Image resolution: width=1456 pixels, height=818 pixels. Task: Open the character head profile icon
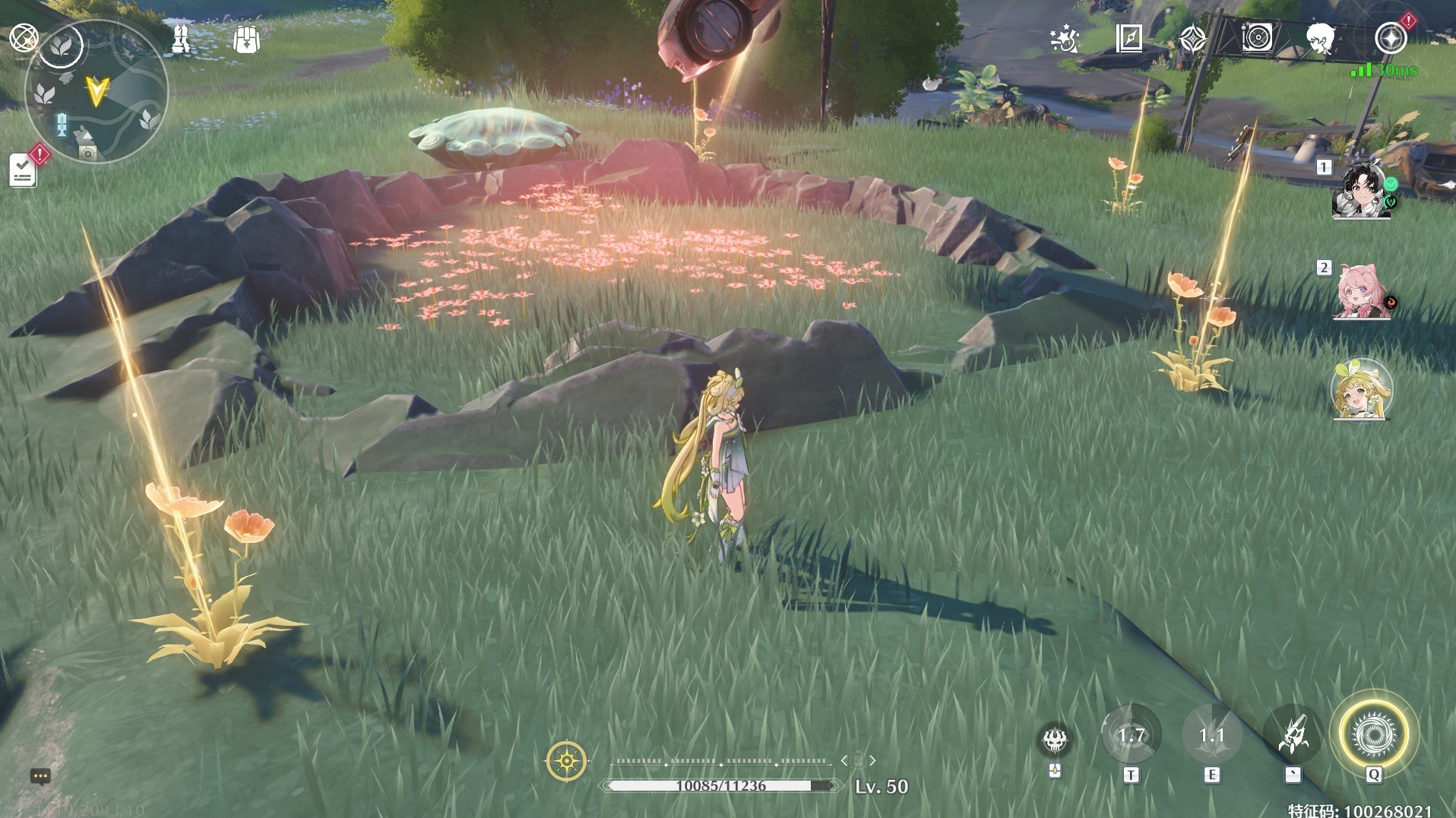coord(1321,38)
